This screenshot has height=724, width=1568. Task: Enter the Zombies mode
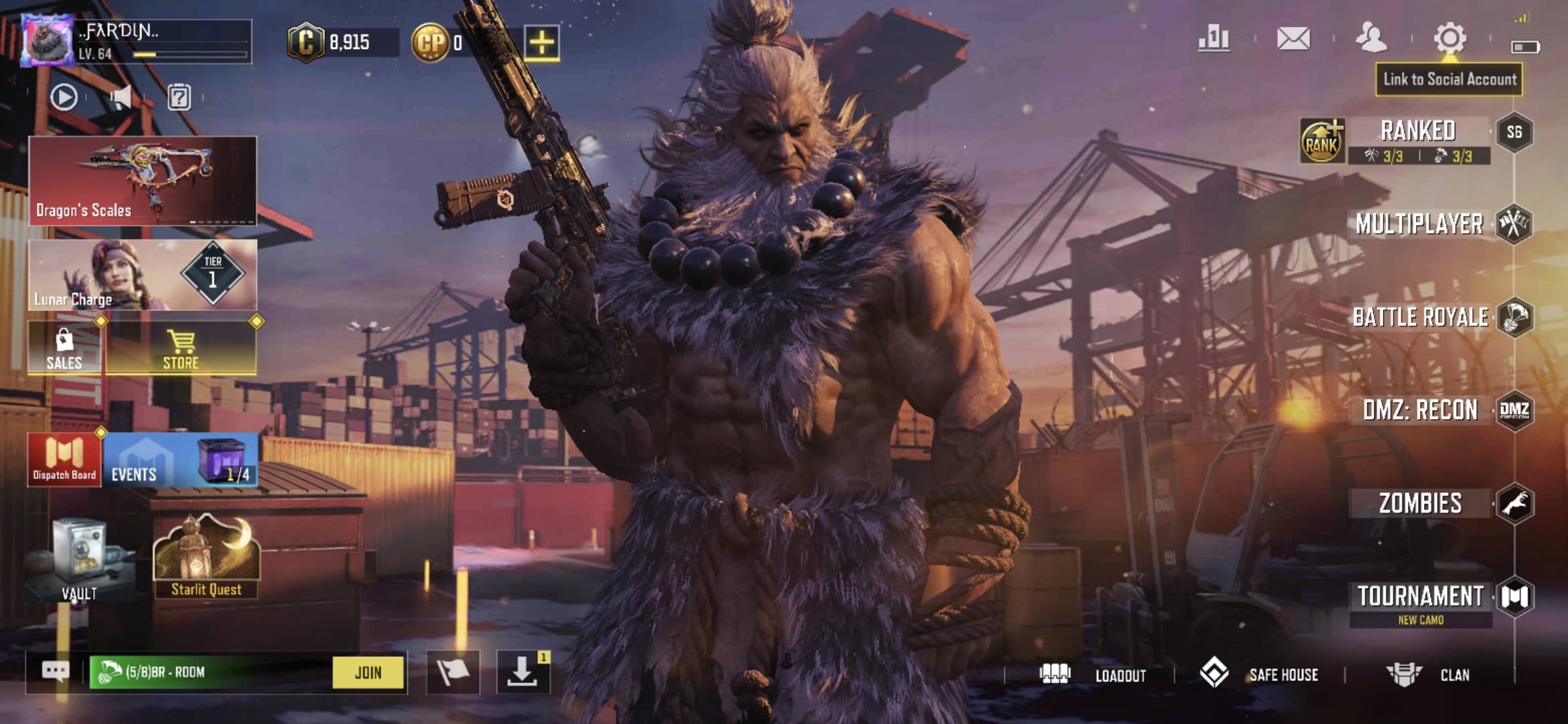(x=1420, y=503)
